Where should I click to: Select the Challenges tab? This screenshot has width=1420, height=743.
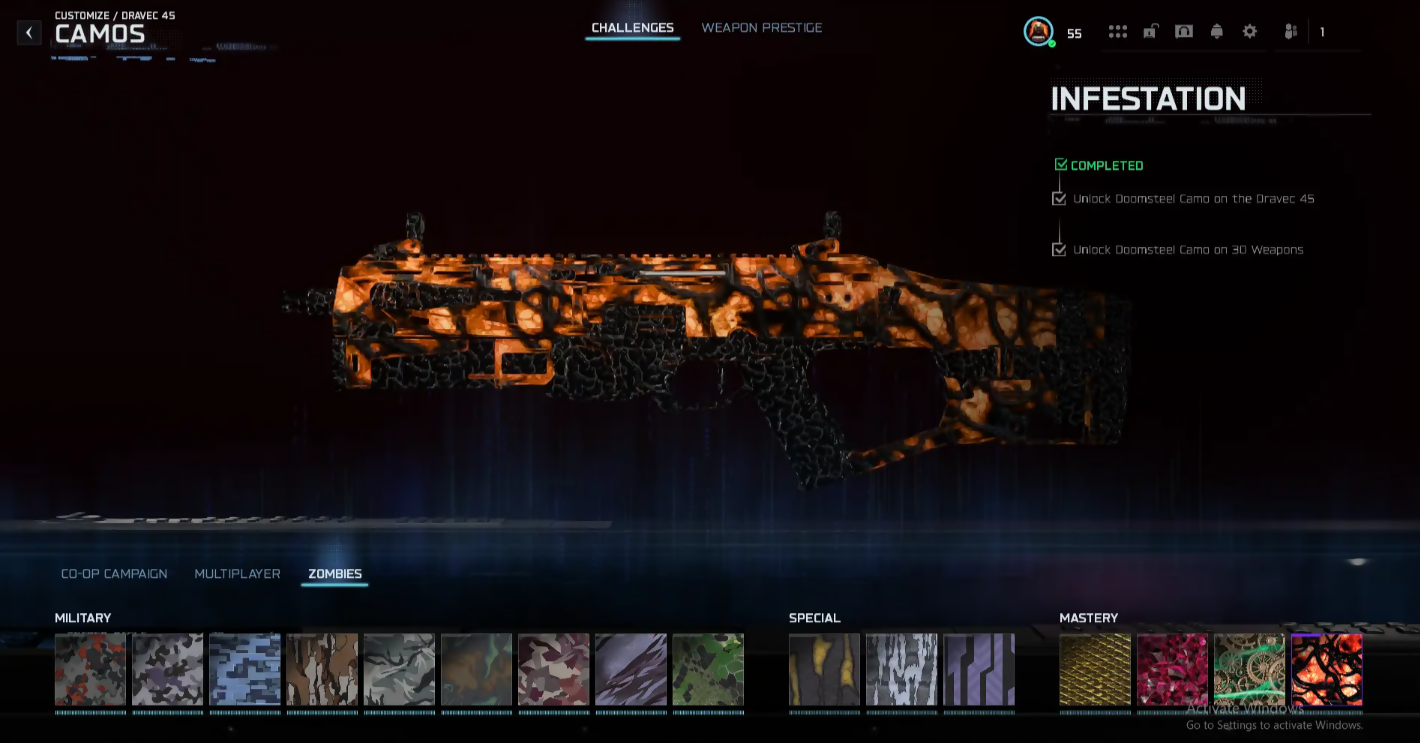pos(632,28)
